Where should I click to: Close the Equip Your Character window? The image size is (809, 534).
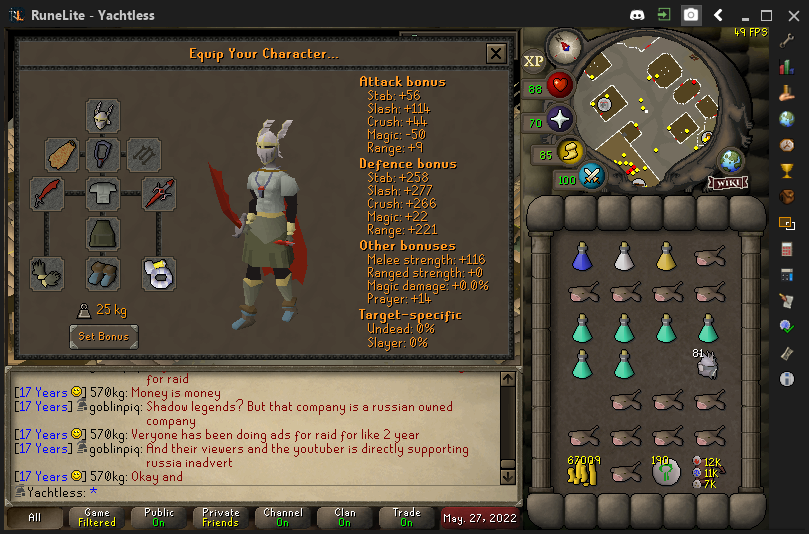click(495, 54)
